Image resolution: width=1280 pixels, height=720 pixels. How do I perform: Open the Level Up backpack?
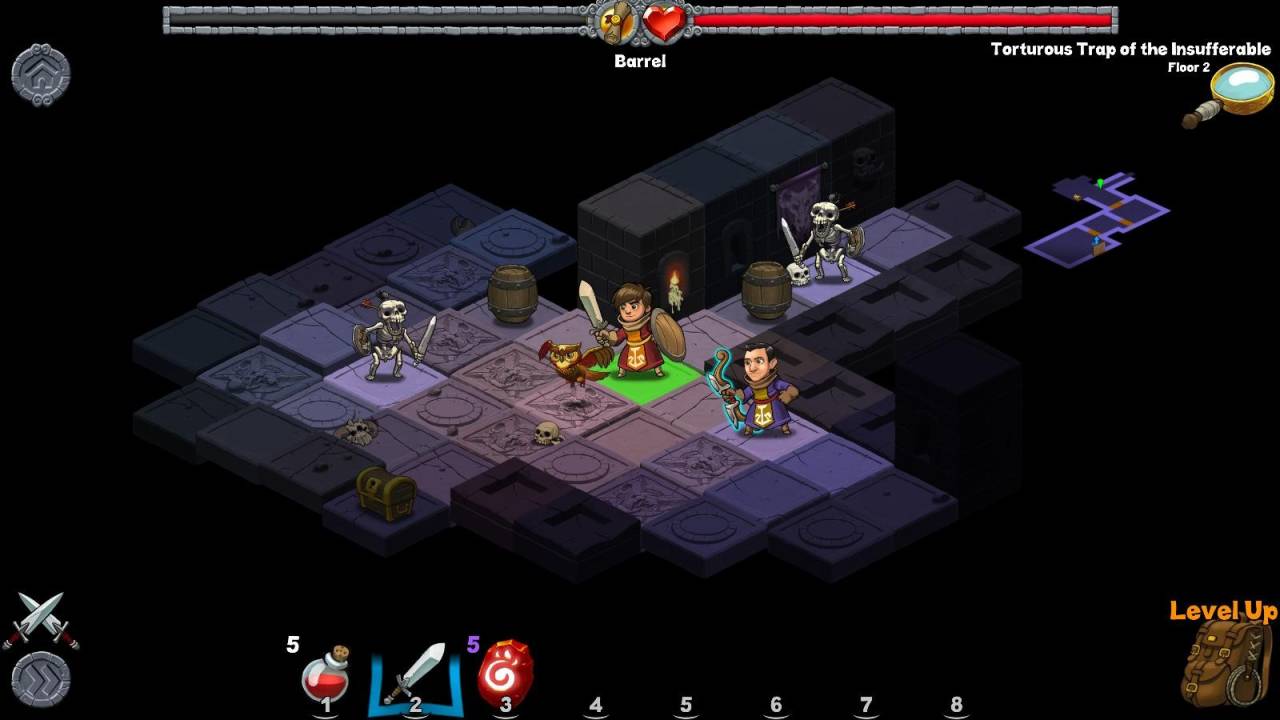pos(1225,660)
